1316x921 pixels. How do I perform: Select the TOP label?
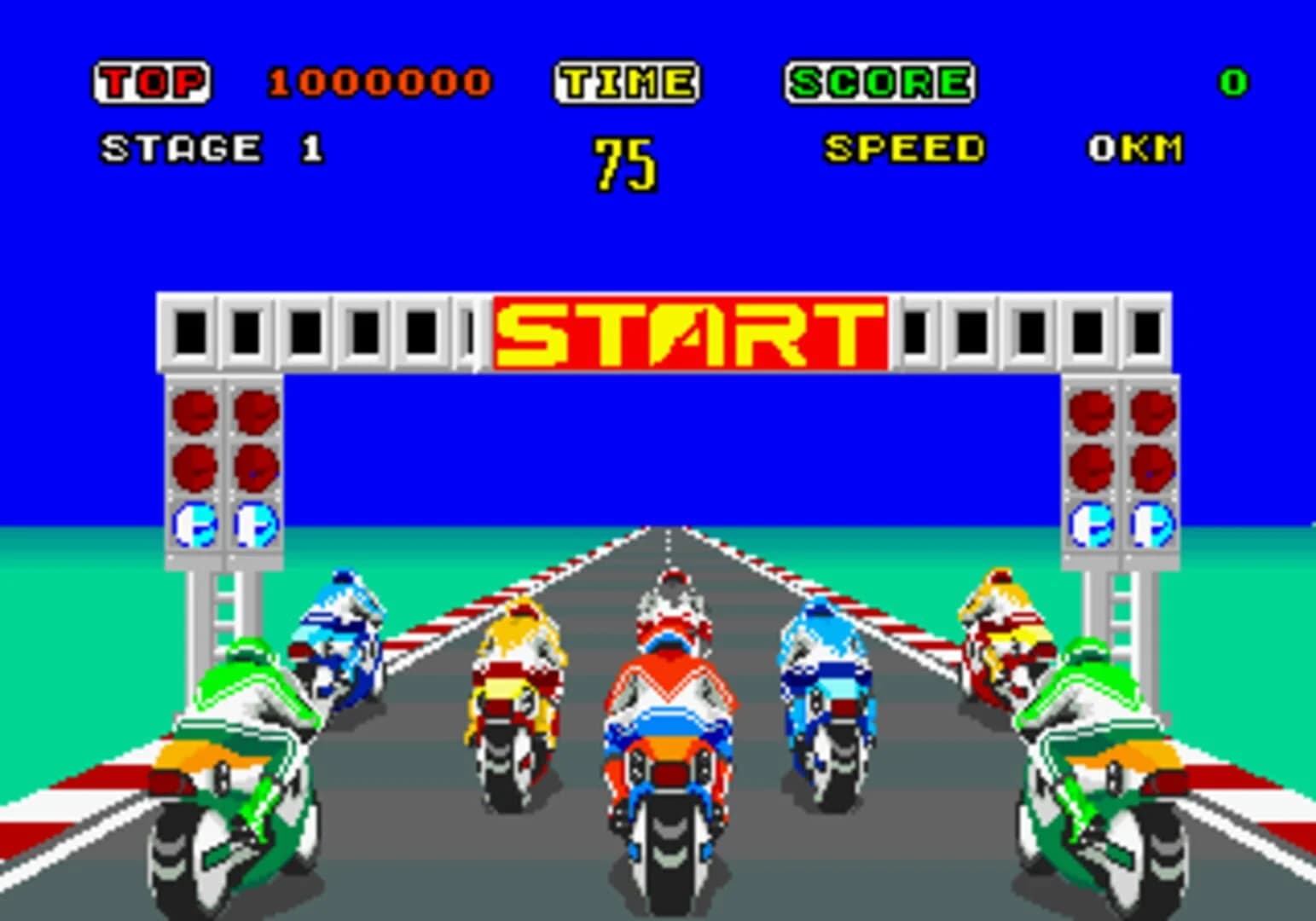pyautogui.click(x=152, y=81)
